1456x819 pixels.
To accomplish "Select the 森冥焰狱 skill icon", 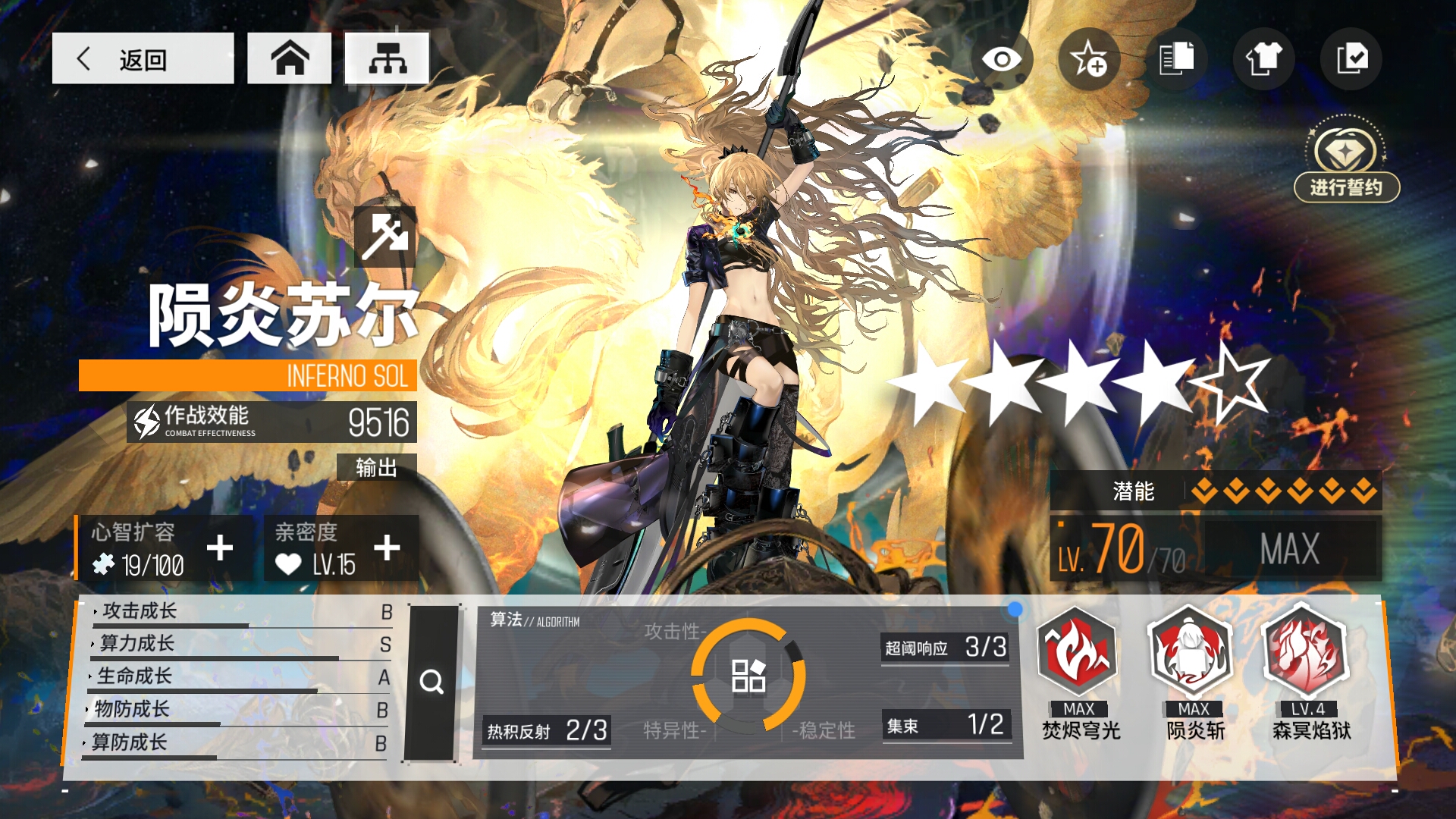I will tap(1307, 652).
